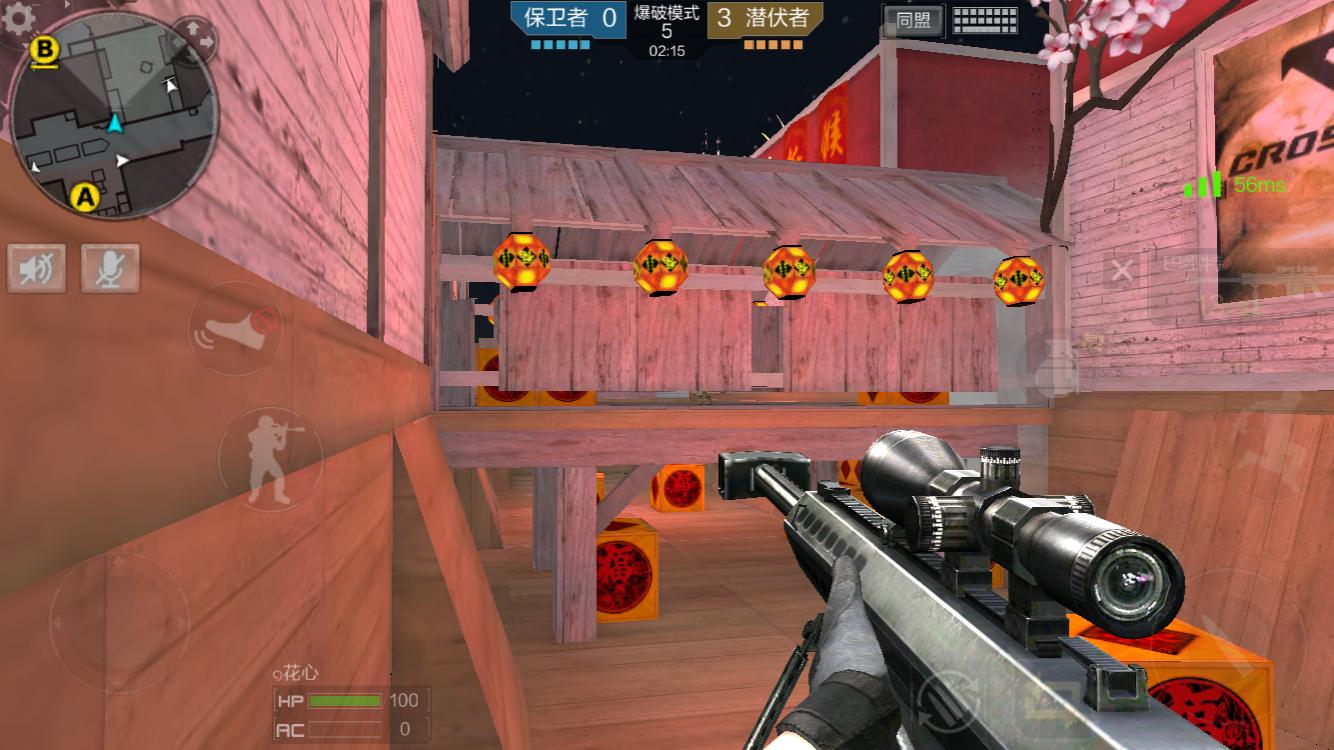Toggle the muted microphone button
1334x750 pixels.
110,268
